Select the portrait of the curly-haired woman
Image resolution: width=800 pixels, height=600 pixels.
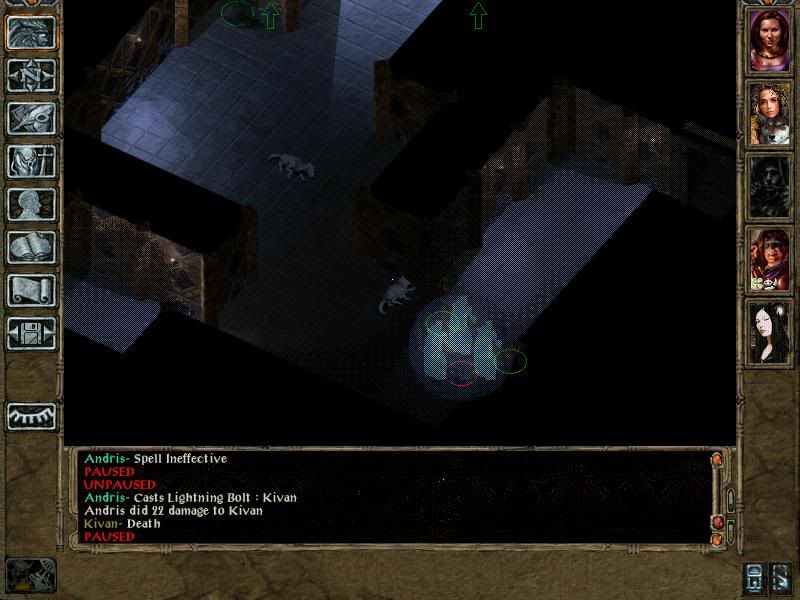[770, 113]
